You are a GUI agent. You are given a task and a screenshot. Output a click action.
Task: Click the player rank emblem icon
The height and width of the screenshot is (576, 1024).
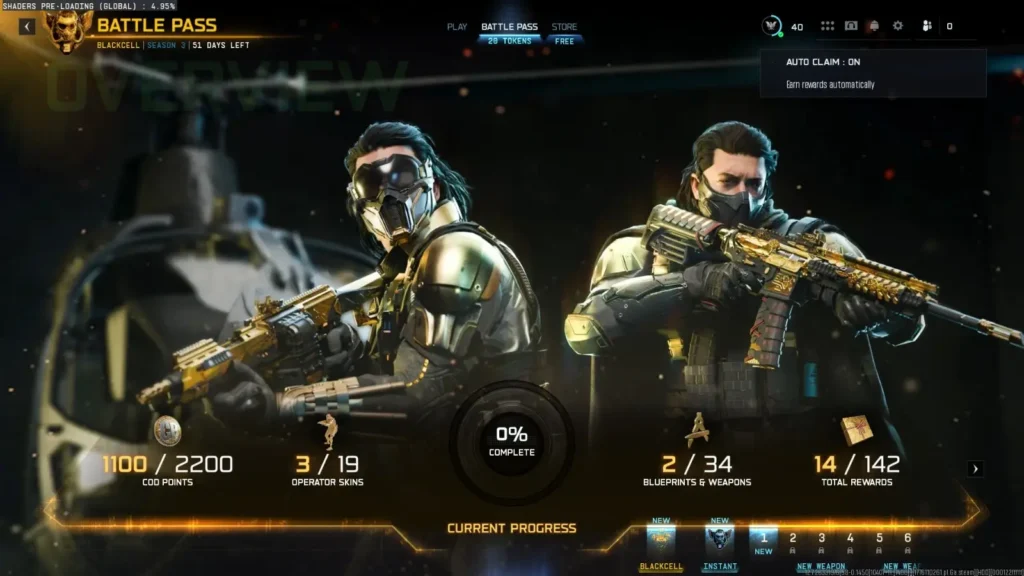[x=772, y=26]
